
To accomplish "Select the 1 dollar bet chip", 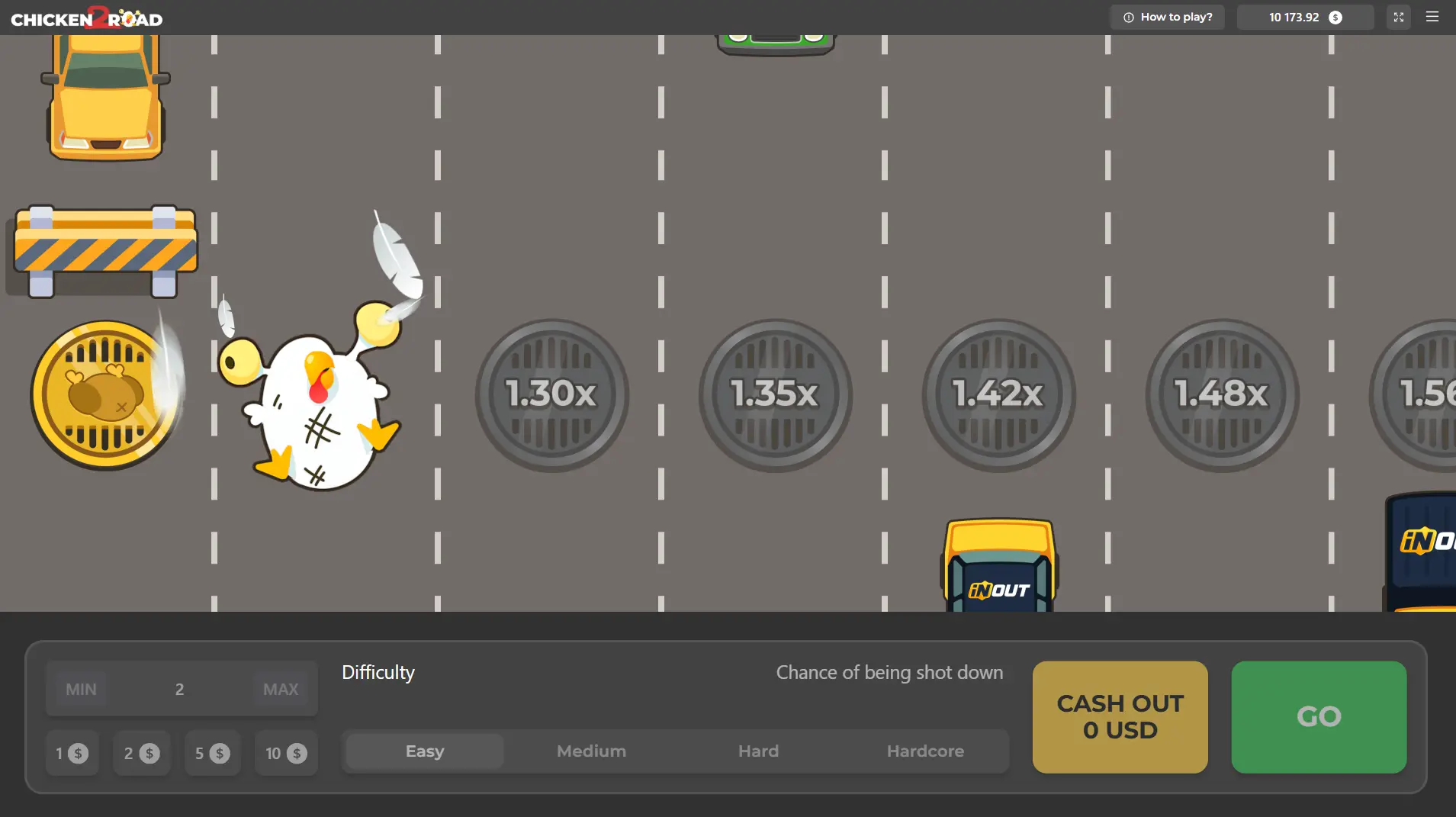I will coord(72,753).
